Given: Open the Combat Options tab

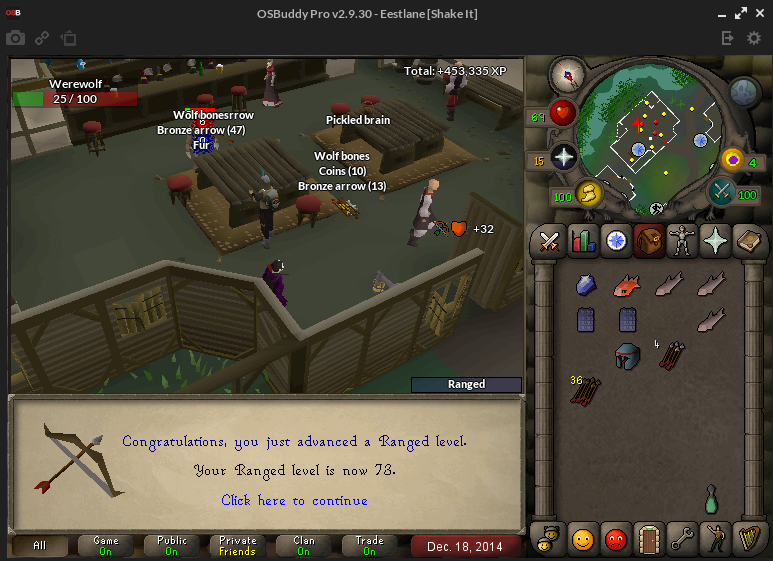Looking at the screenshot, I should (548, 240).
